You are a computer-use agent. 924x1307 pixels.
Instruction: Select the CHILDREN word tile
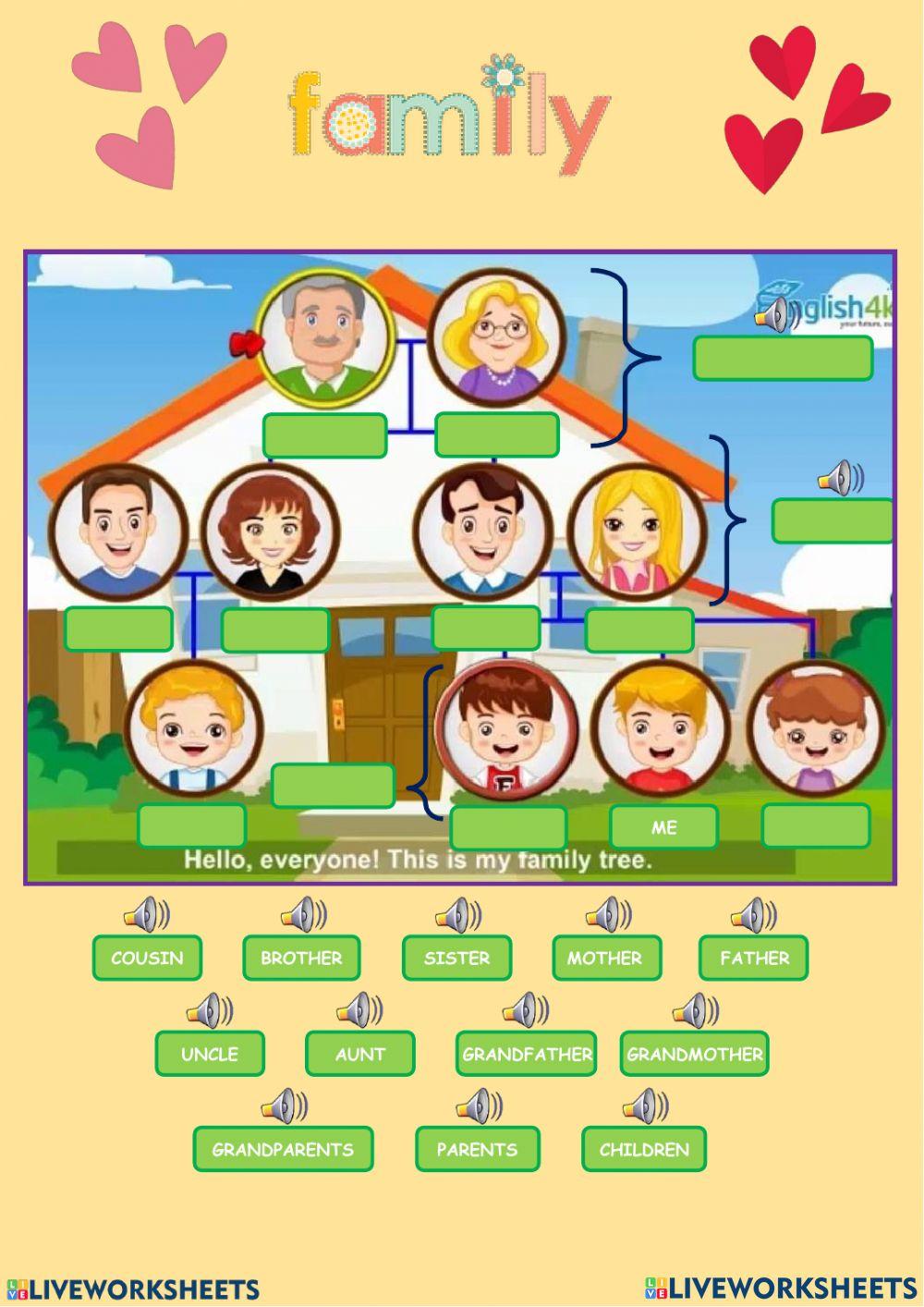(644, 1150)
